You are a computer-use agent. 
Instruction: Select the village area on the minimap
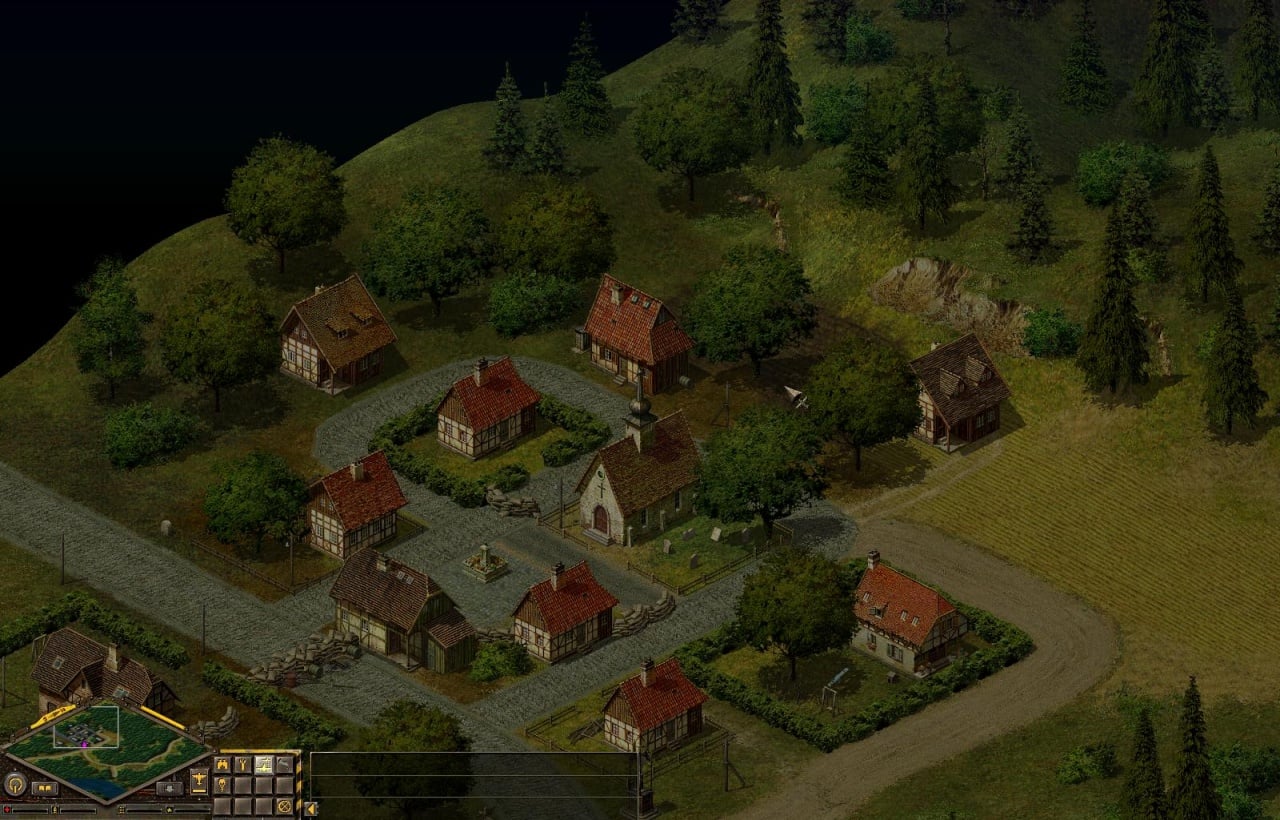81,733
